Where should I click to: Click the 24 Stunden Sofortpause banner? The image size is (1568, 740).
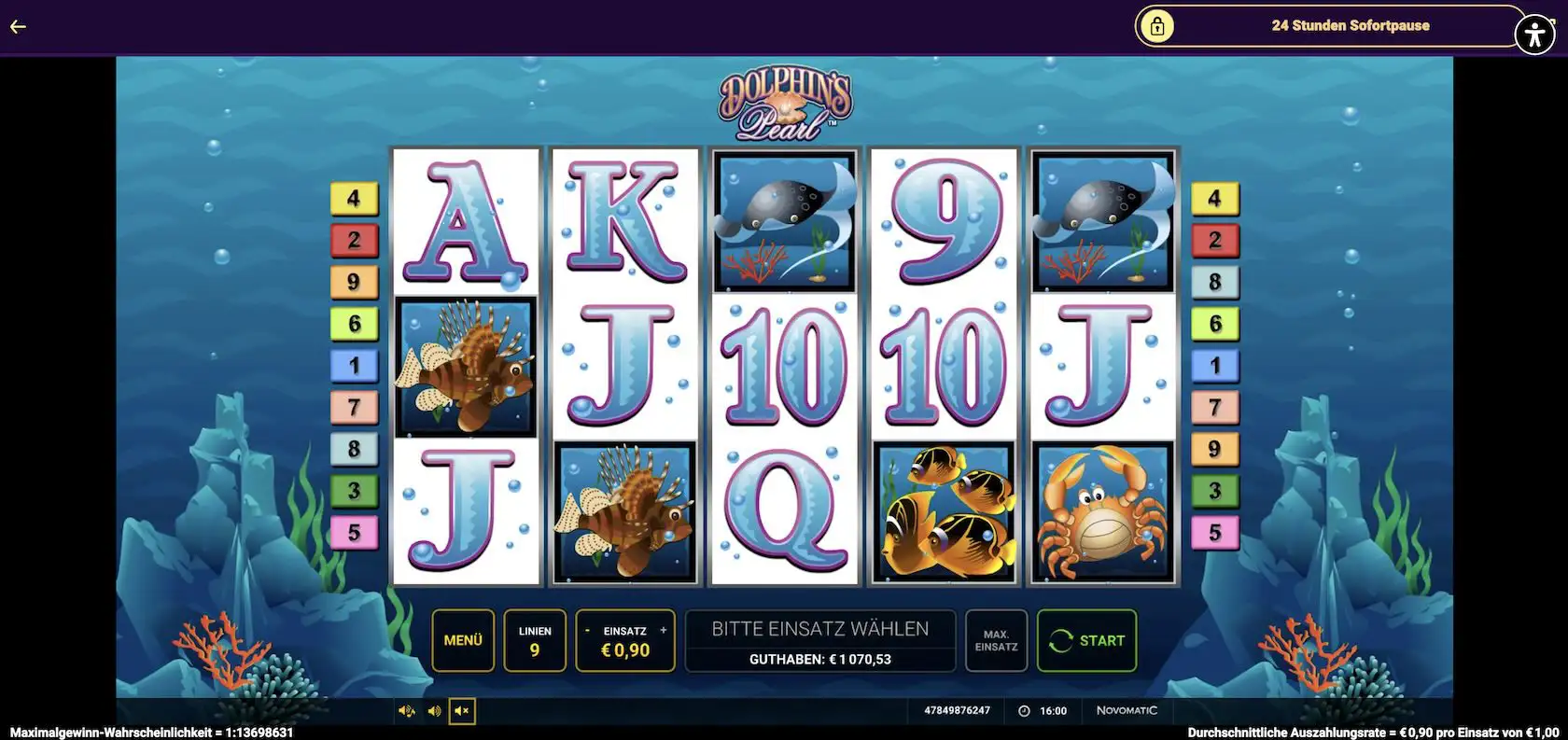point(1350,26)
